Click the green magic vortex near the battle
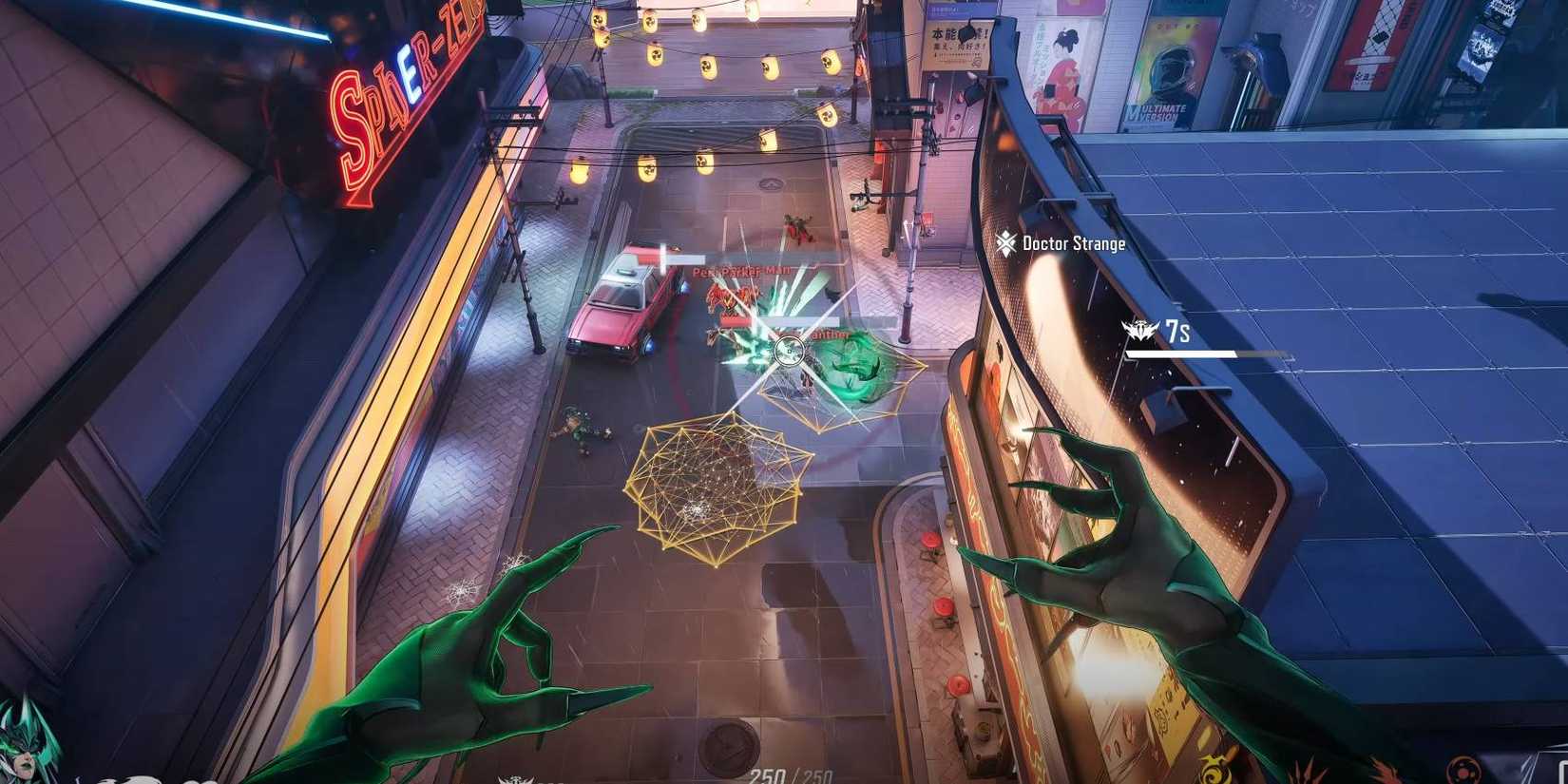This screenshot has width=1568, height=784. coord(855,366)
